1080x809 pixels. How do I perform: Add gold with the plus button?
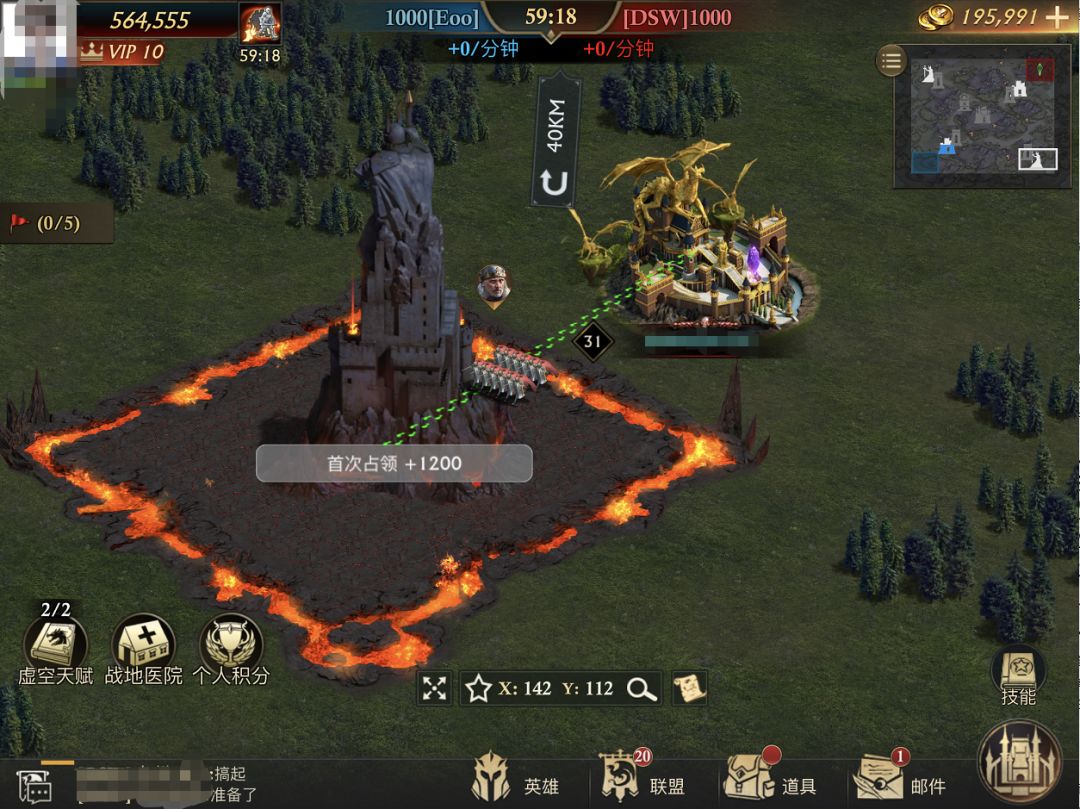pyautogui.click(x=1056, y=17)
